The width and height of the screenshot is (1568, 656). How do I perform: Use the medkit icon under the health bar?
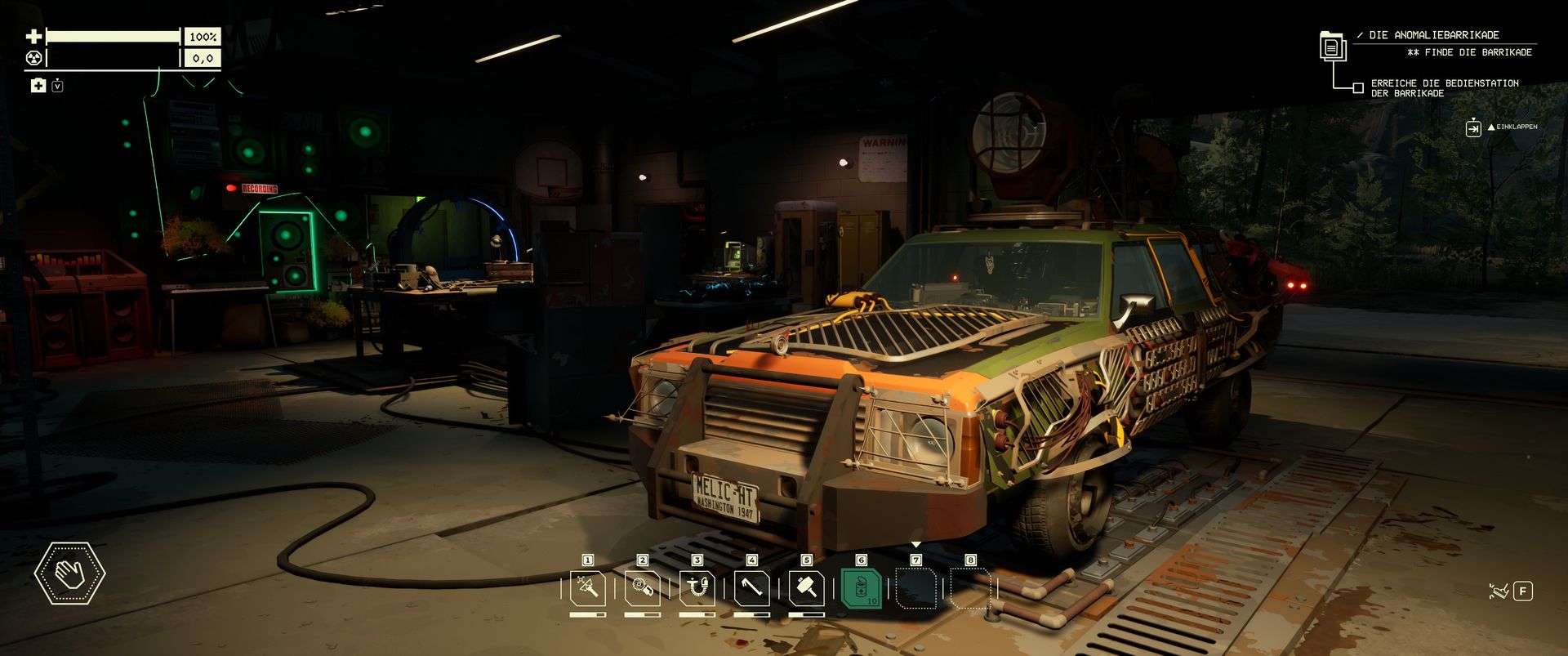[x=38, y=86]
